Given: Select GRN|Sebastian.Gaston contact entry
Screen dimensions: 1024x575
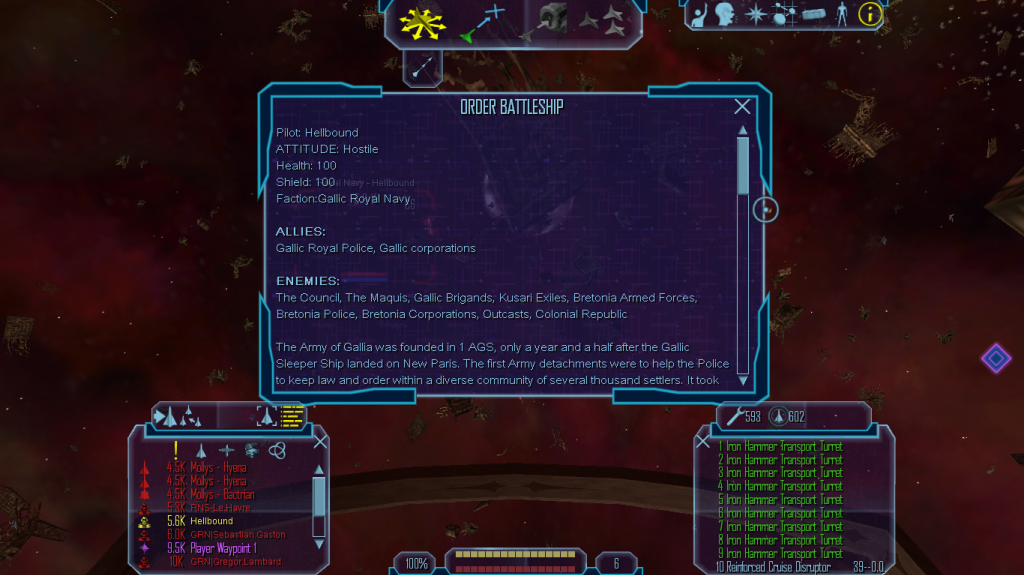Looking at the screenshot, I should coord(237,535).
